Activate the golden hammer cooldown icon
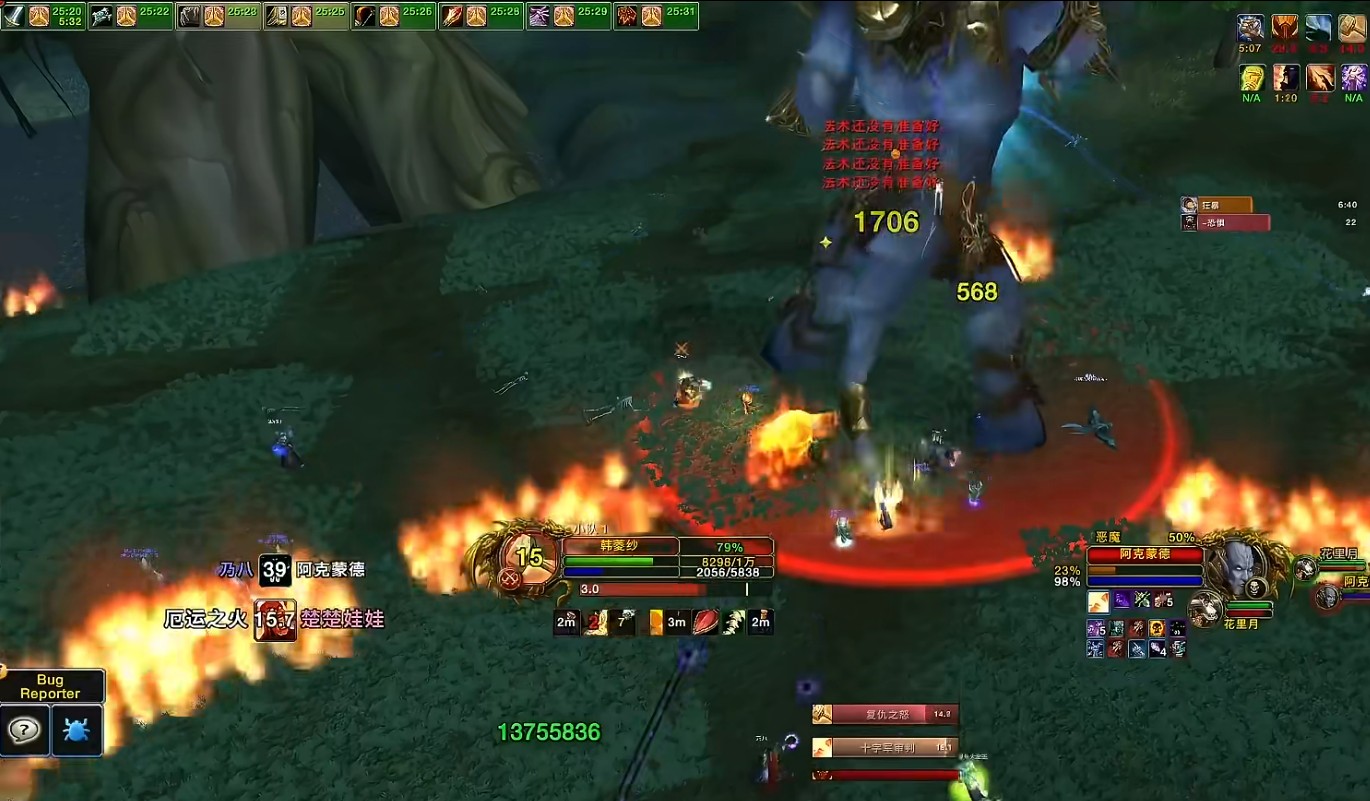Screen dimensions: 1370x801 (x=1353, y=27)
